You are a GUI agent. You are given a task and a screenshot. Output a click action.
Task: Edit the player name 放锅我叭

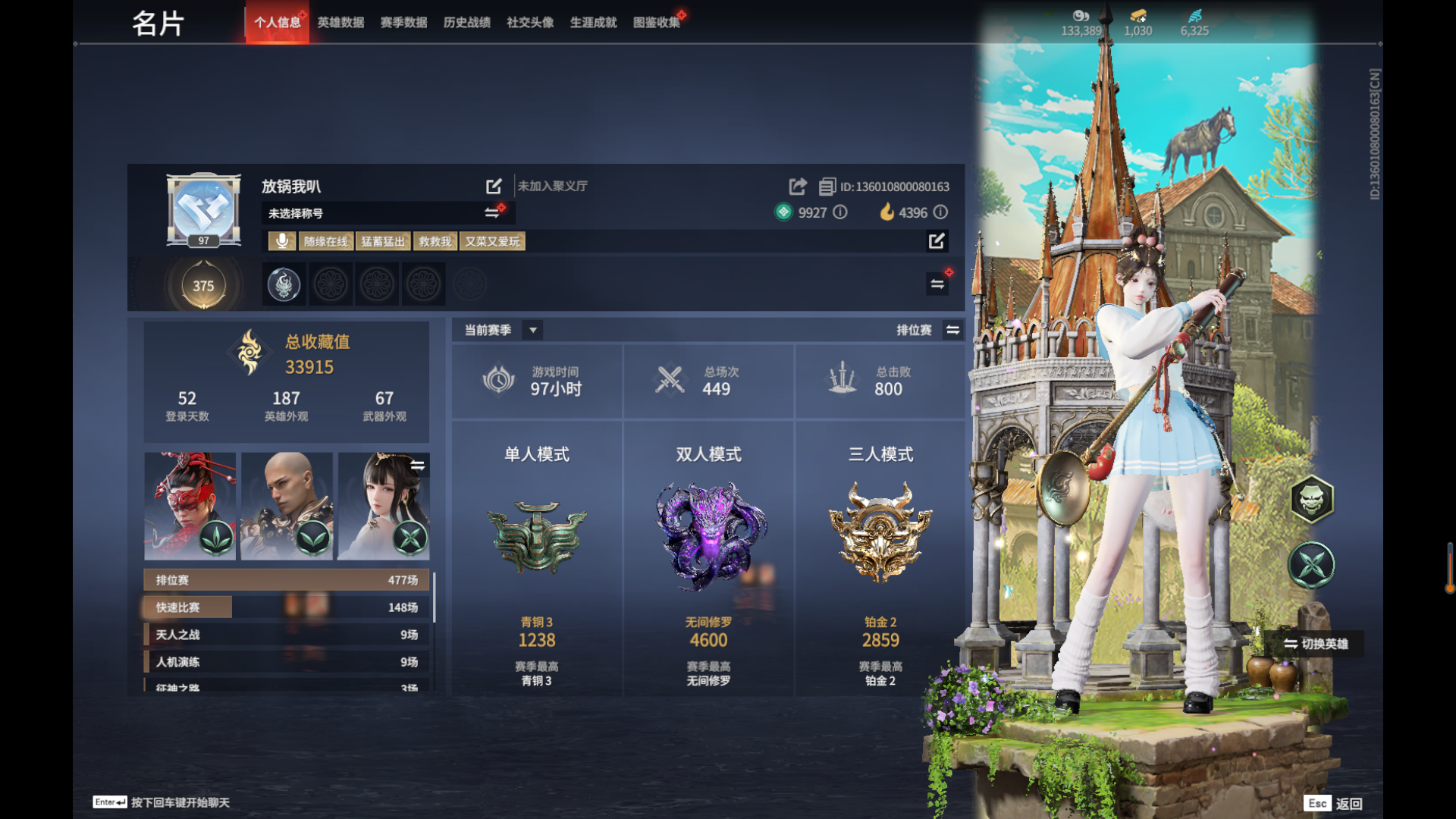(494, 187)
